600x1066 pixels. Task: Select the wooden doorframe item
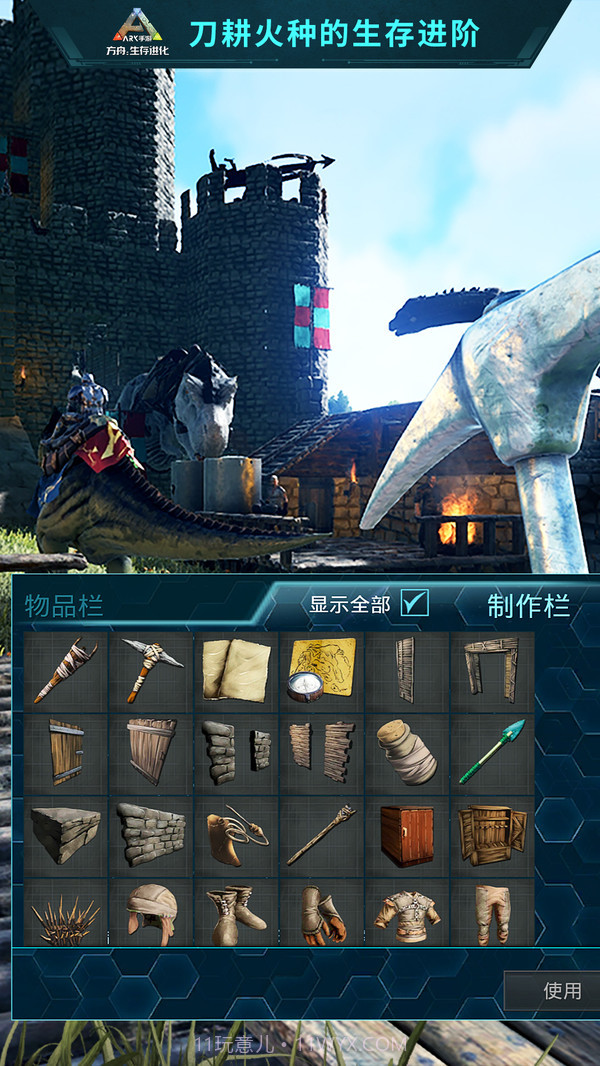pos(492,670)
